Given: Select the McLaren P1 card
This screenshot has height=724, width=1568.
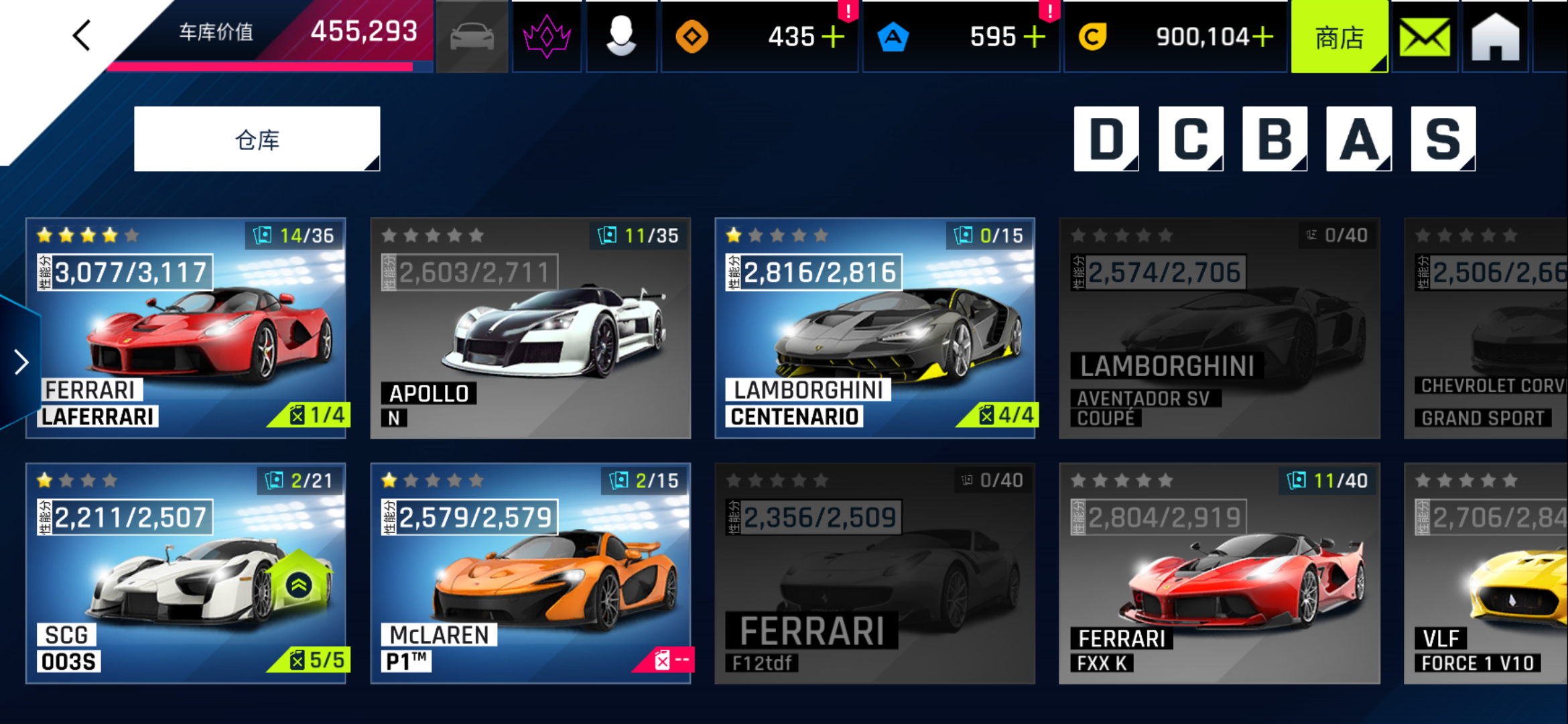Looking at the screenshot, I should 530,573.
